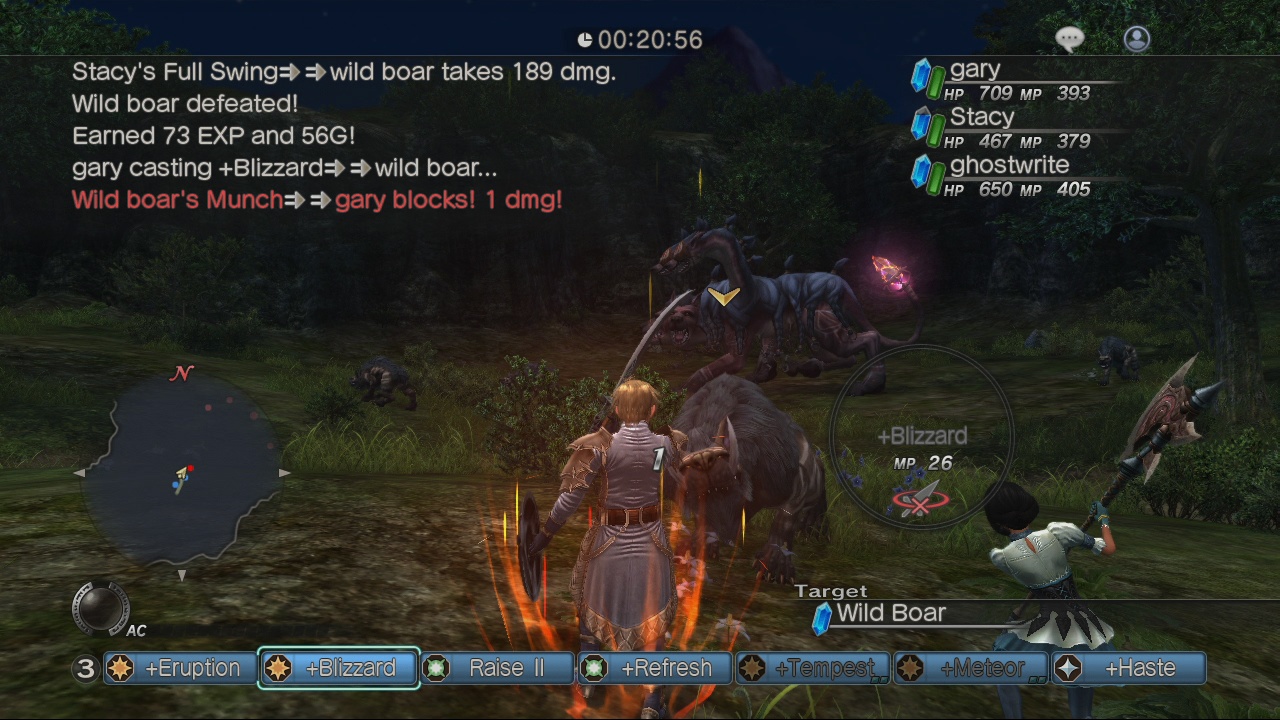The height and width of the screenshot is (720, 1280).
Task: Cast +Eruption using its sun icon
Action: [x=122, y=668]
